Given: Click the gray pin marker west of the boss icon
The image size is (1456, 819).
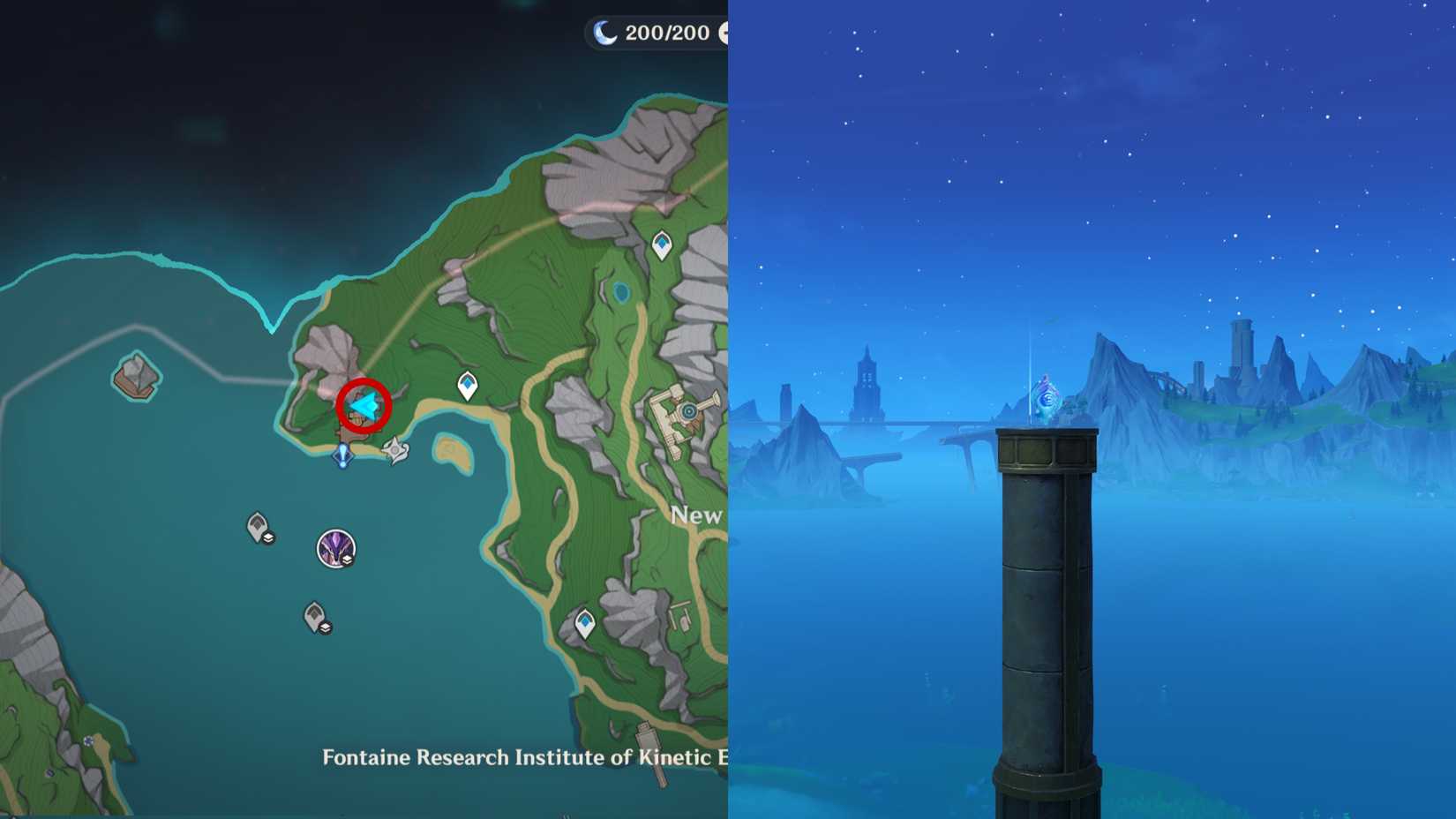Looking at the screenshot, I should point(257,524).
